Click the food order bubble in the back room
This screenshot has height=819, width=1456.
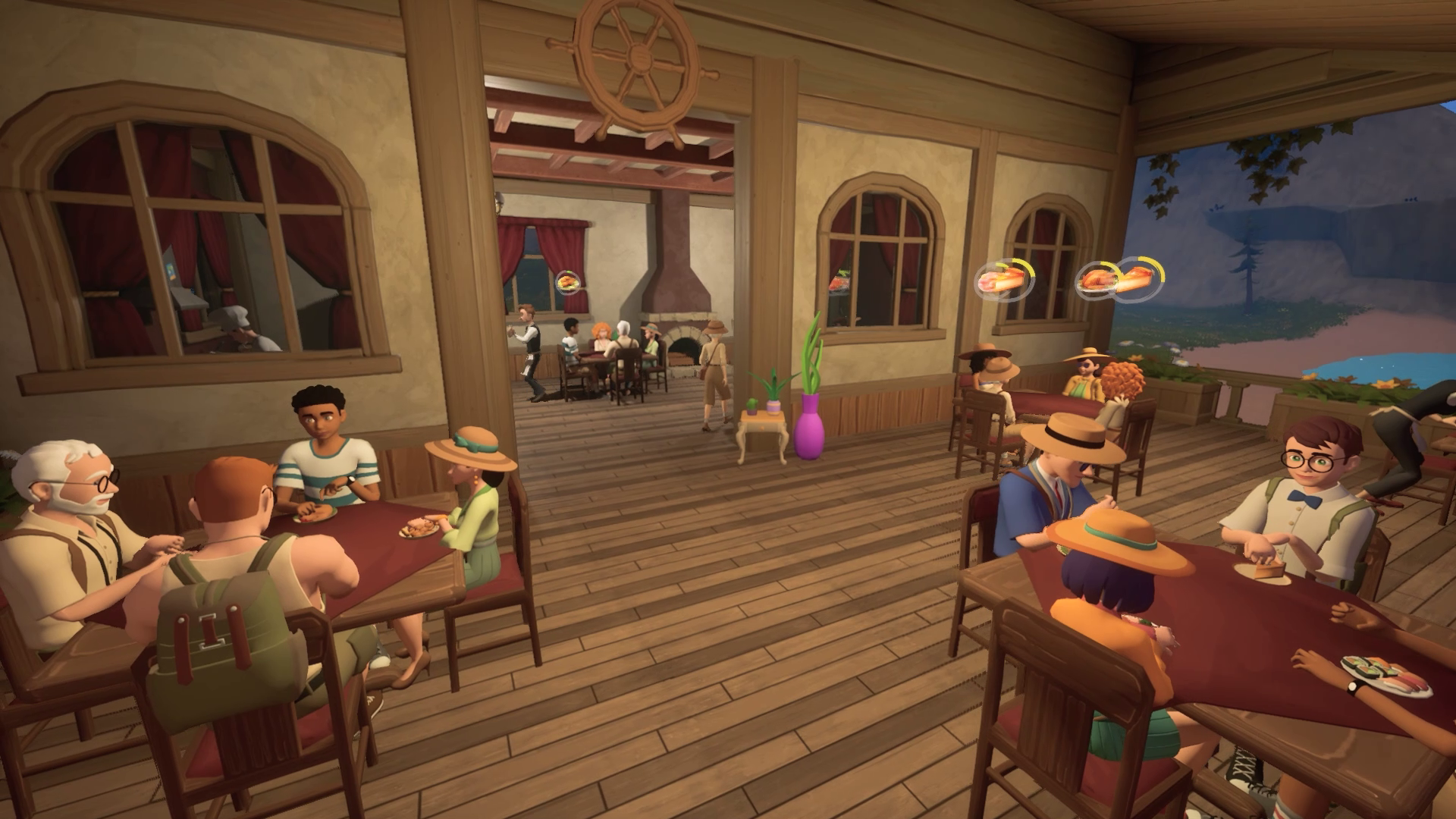567,282
